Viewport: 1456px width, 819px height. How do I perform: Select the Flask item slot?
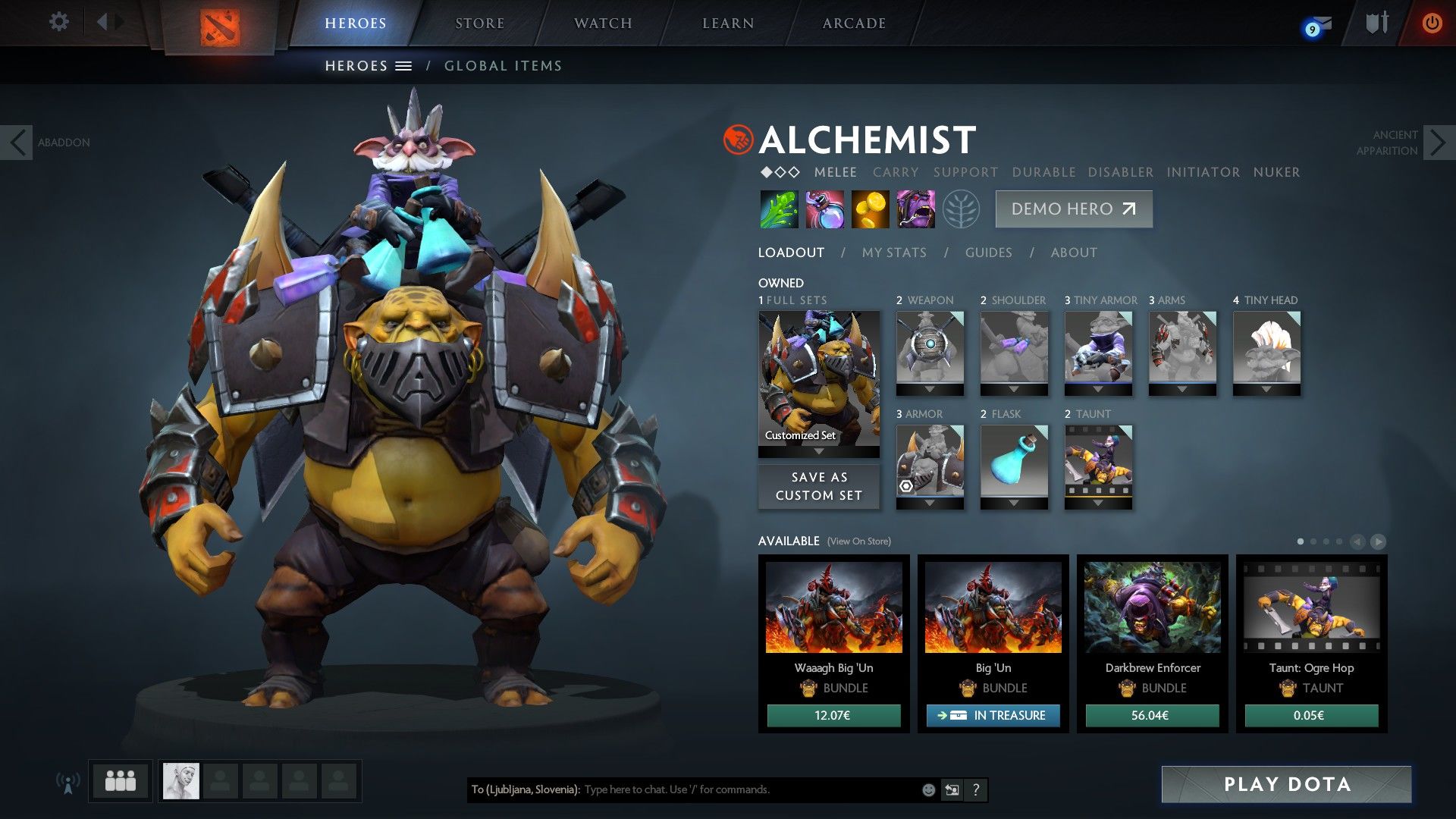point(1014,463)
